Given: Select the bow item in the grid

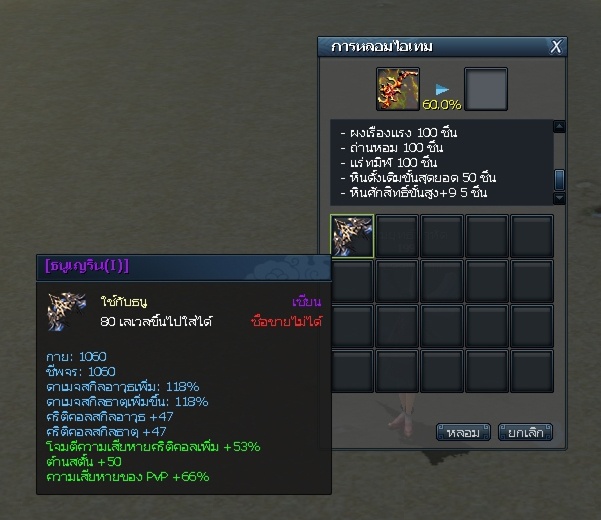Looking at the screenshot, I should point(352,236).
